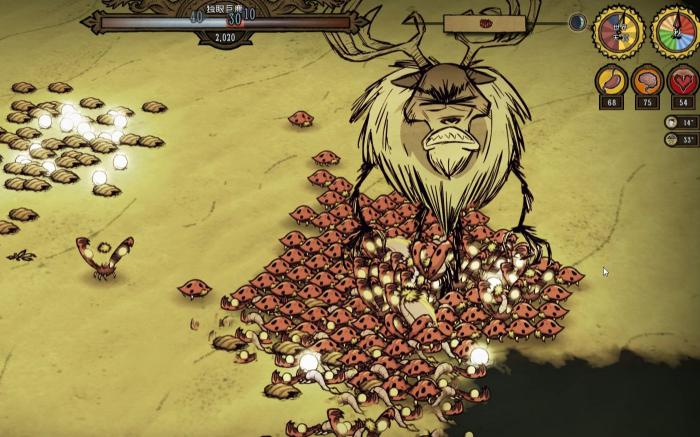Select the heart health badge

click(683, 81)
